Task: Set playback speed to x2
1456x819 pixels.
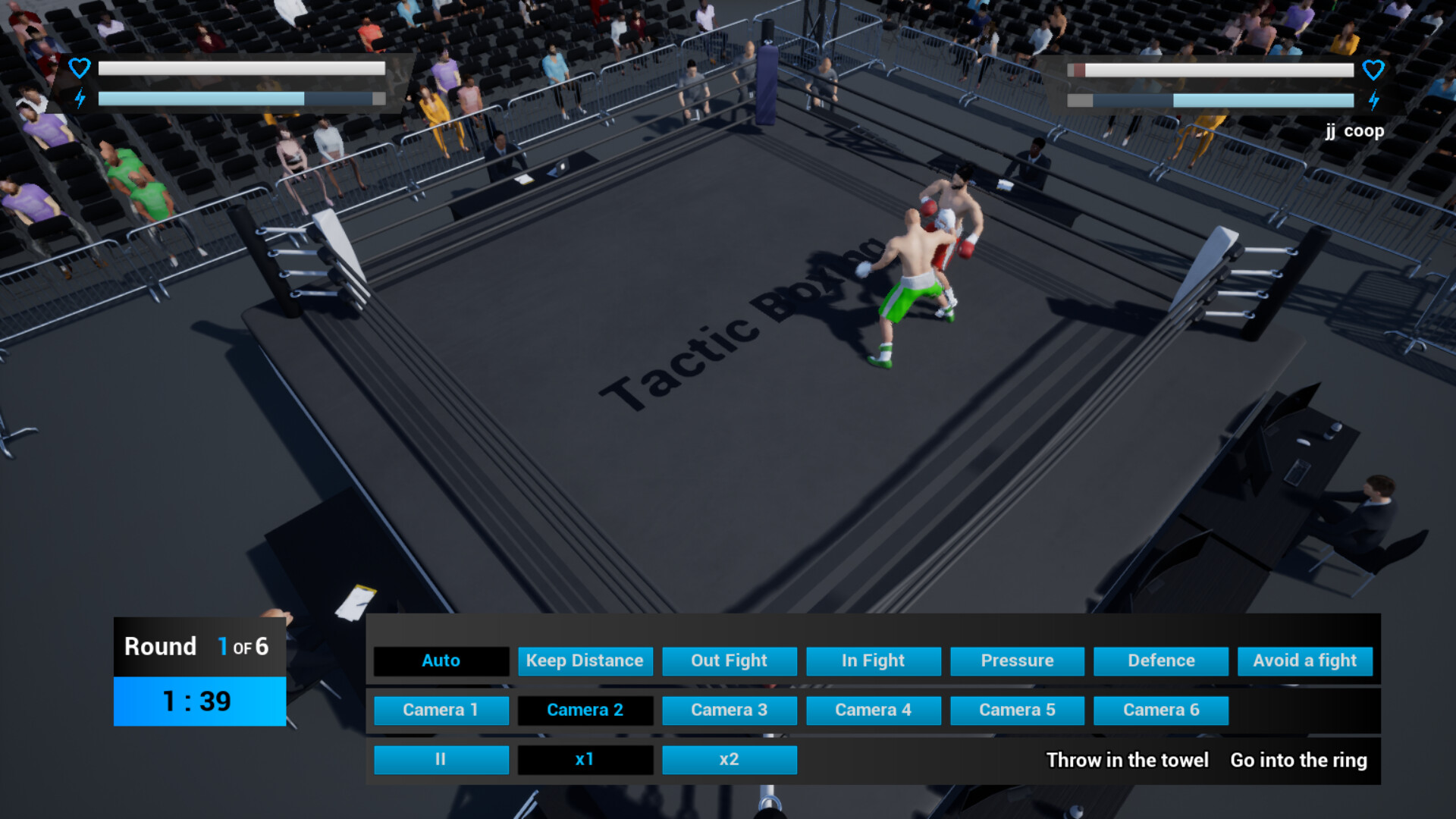Action: 729,759
